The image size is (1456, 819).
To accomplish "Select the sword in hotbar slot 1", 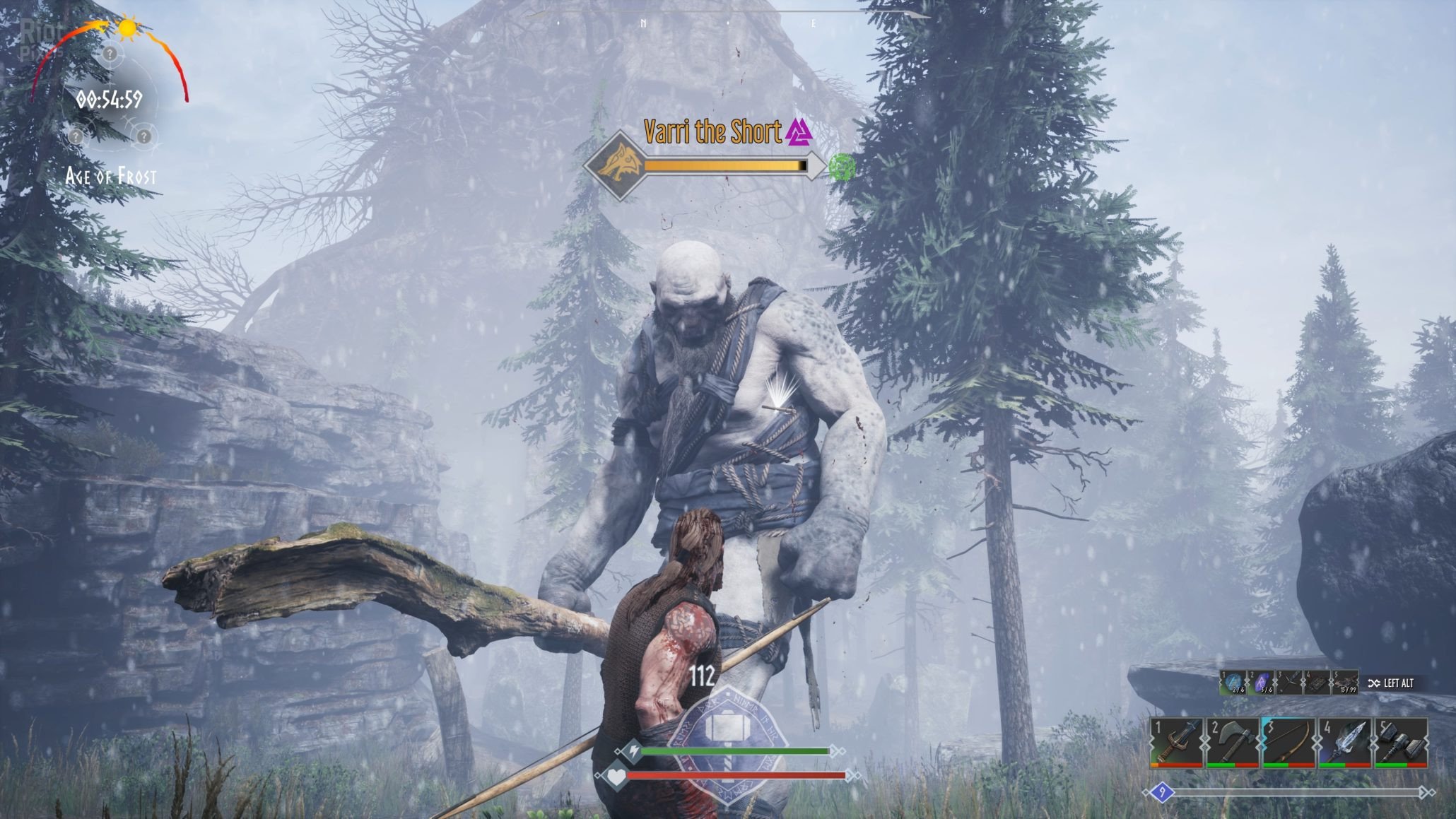I will pyautogui.click(x=1176, y=742).
